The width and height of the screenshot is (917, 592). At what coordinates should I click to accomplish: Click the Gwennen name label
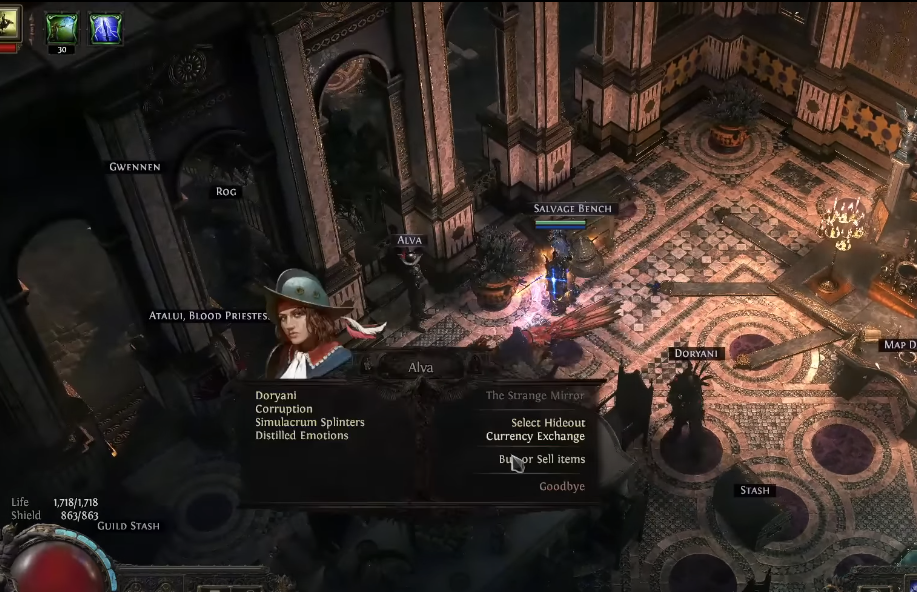click(135, 167)
